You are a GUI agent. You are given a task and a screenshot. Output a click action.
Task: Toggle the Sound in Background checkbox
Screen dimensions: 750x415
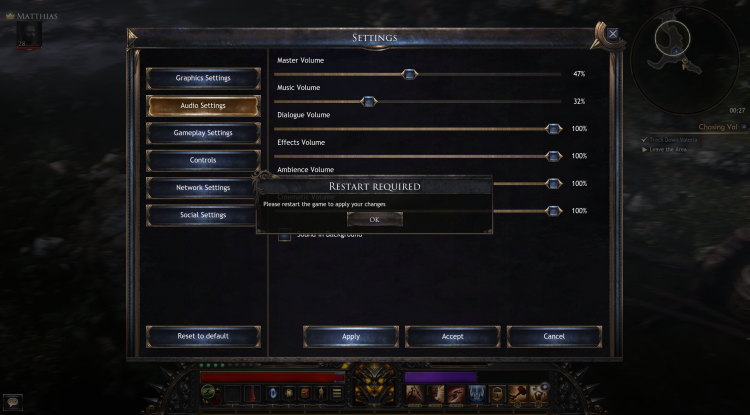point(285,236)
